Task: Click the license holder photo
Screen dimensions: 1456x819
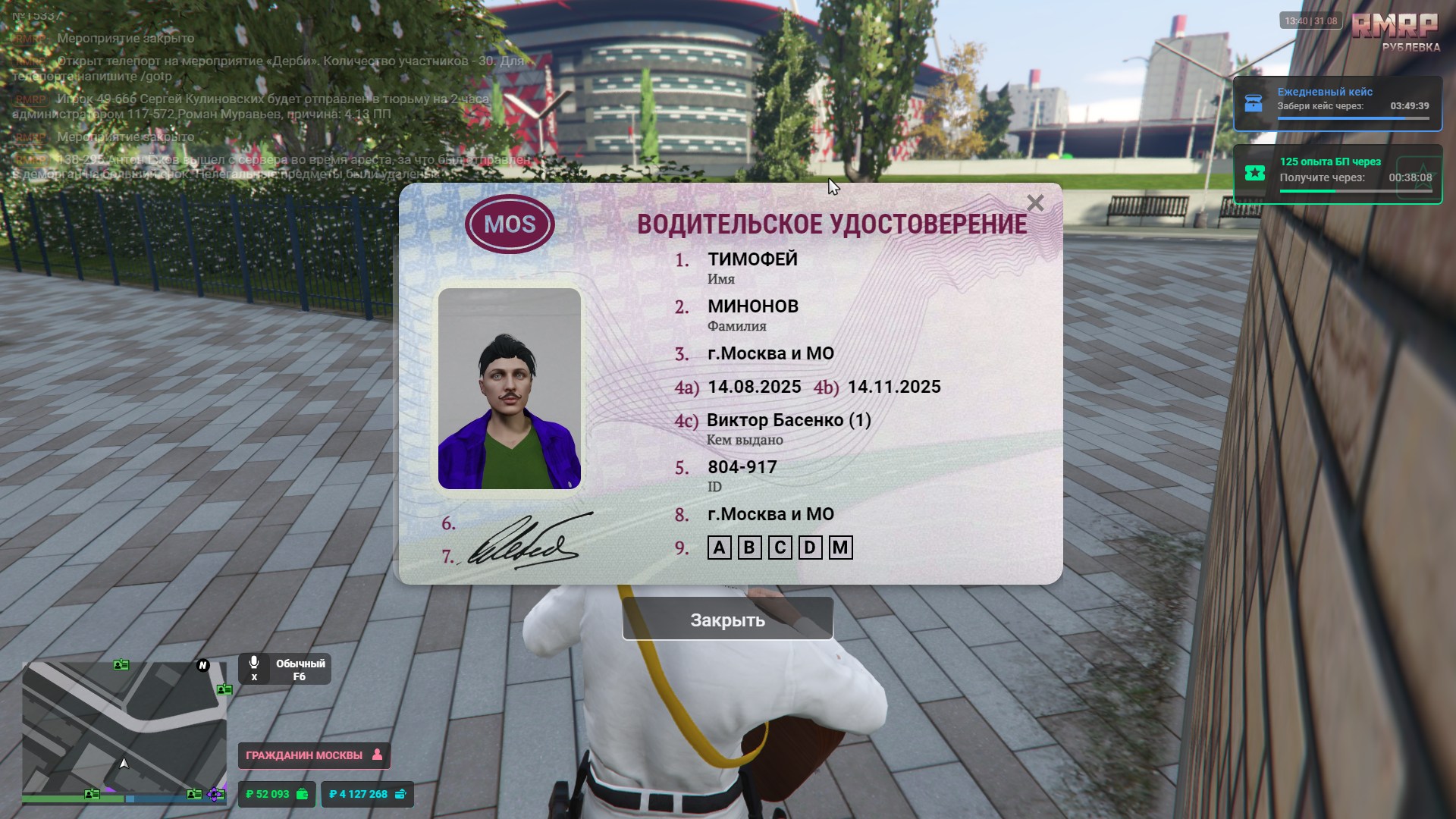Action: tap(510, 388)
